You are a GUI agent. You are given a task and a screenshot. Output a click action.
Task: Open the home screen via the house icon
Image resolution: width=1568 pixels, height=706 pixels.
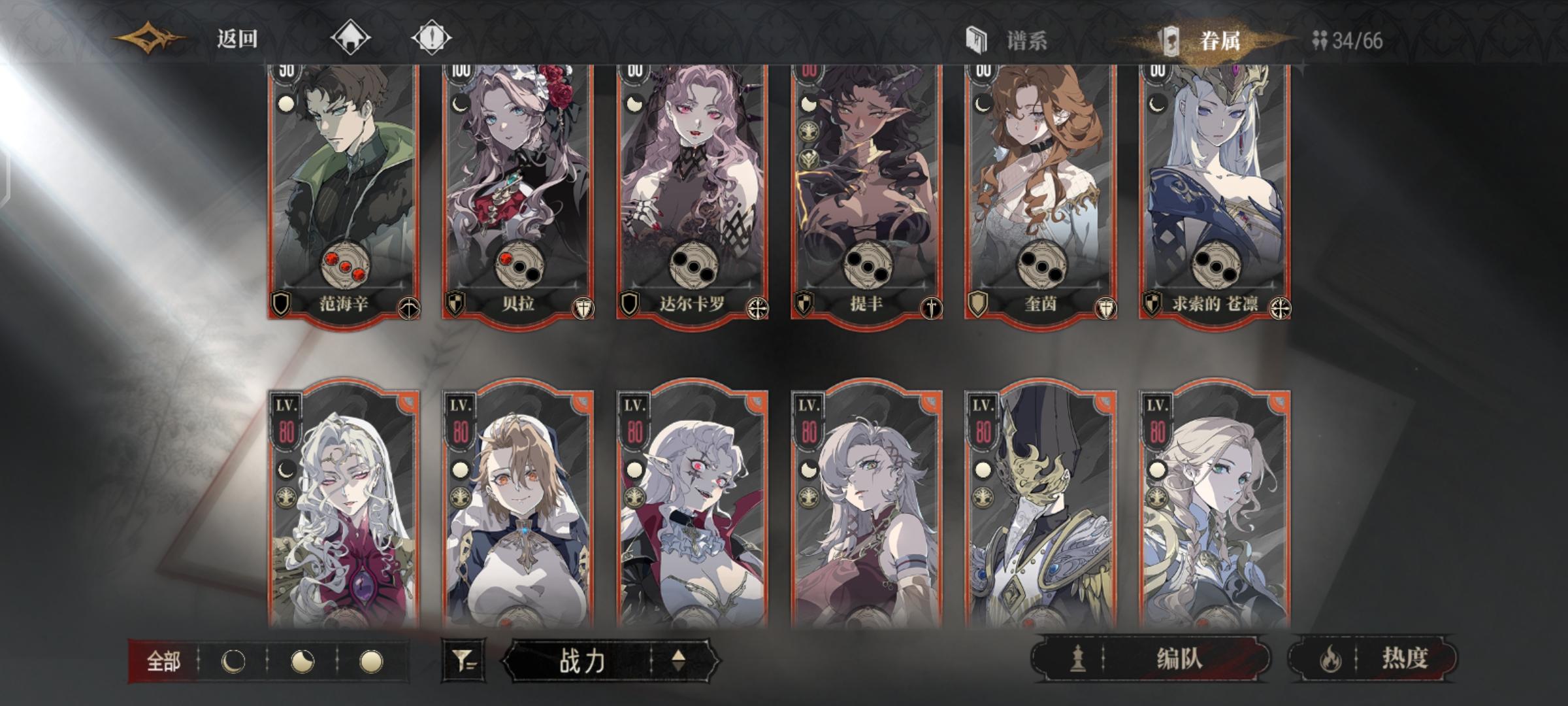[351, 37]
